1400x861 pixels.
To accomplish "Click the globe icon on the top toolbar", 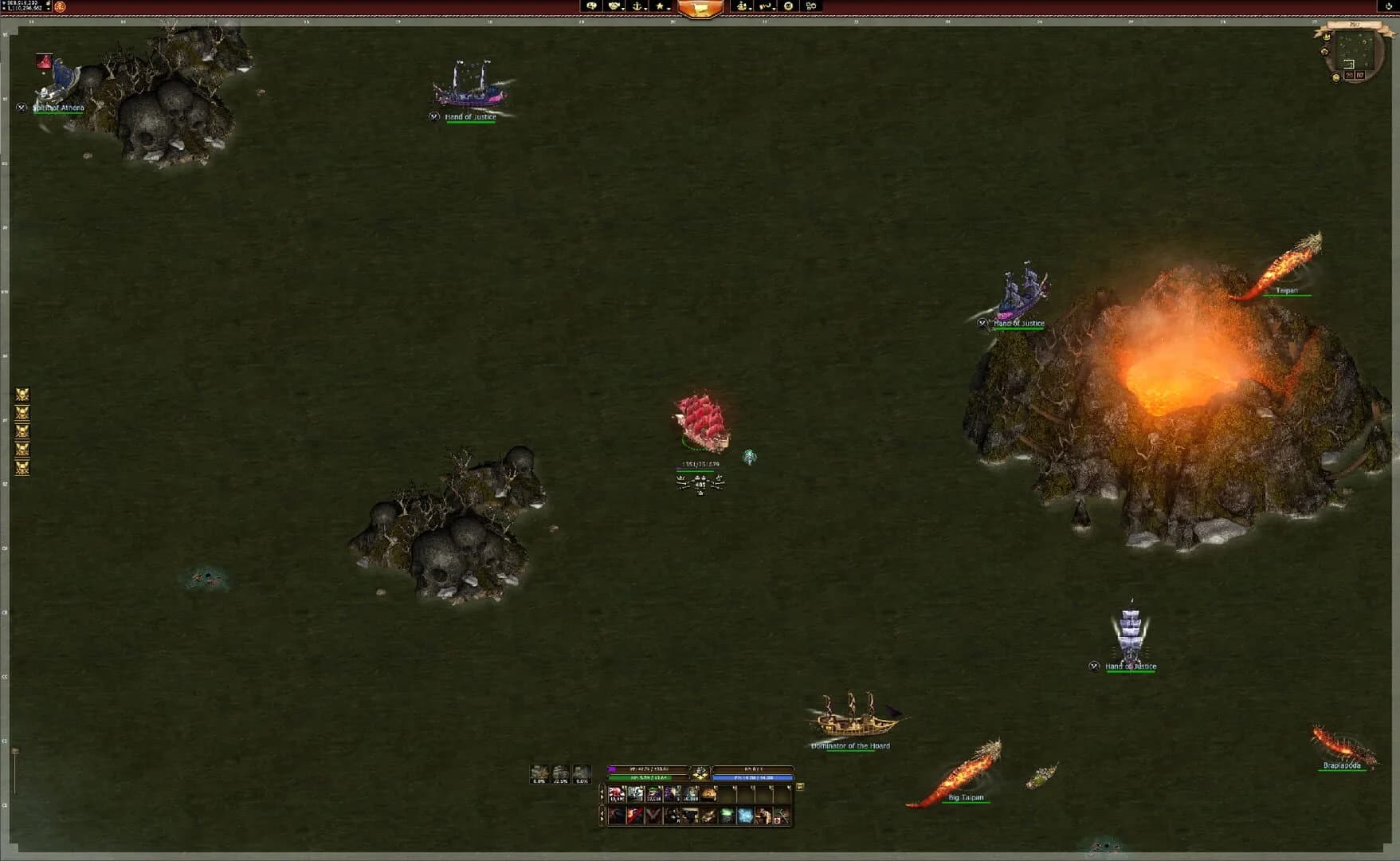I will pyautogui.click(x=787, y=6).
